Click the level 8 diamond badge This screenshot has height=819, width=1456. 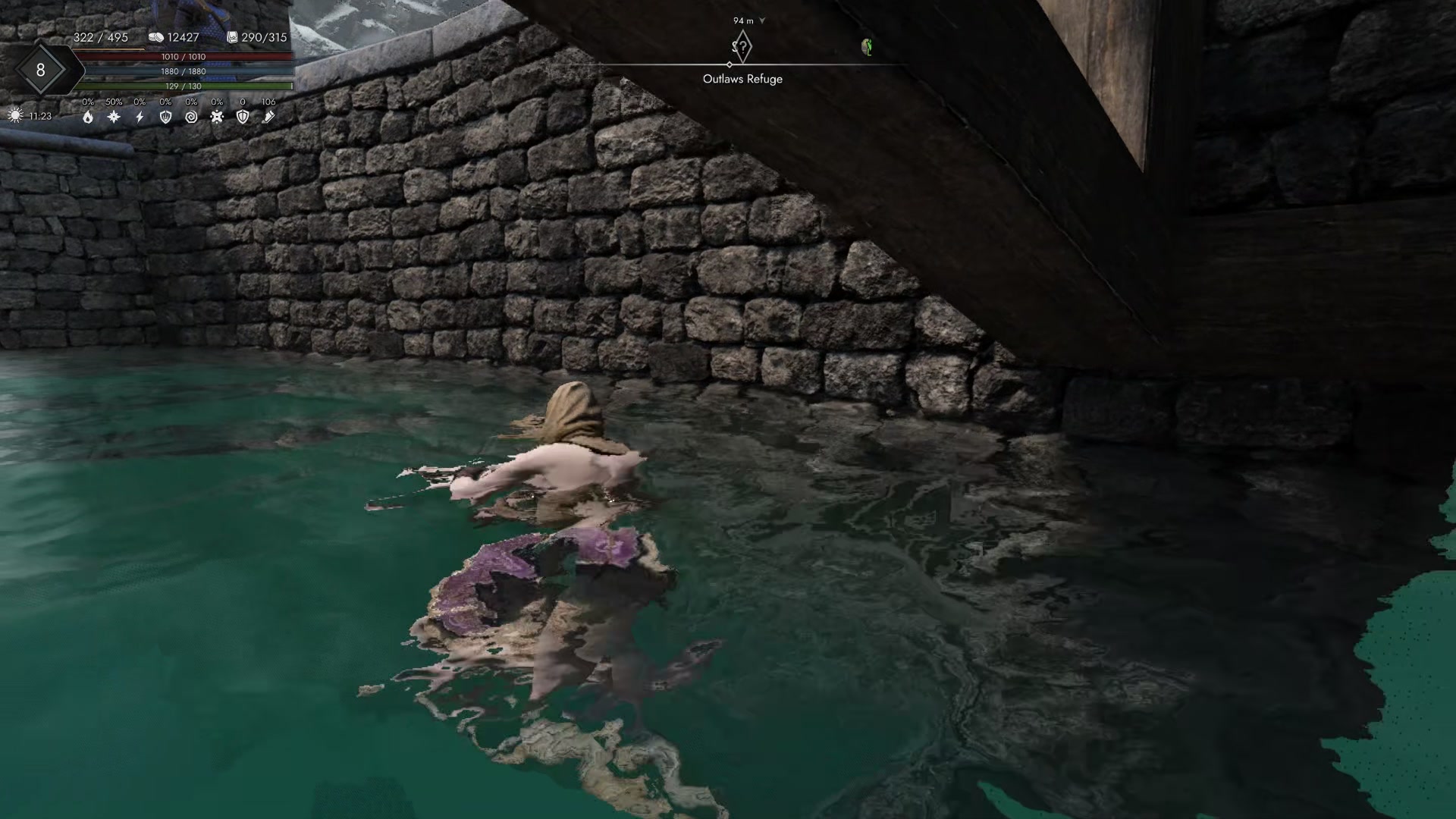42,70
